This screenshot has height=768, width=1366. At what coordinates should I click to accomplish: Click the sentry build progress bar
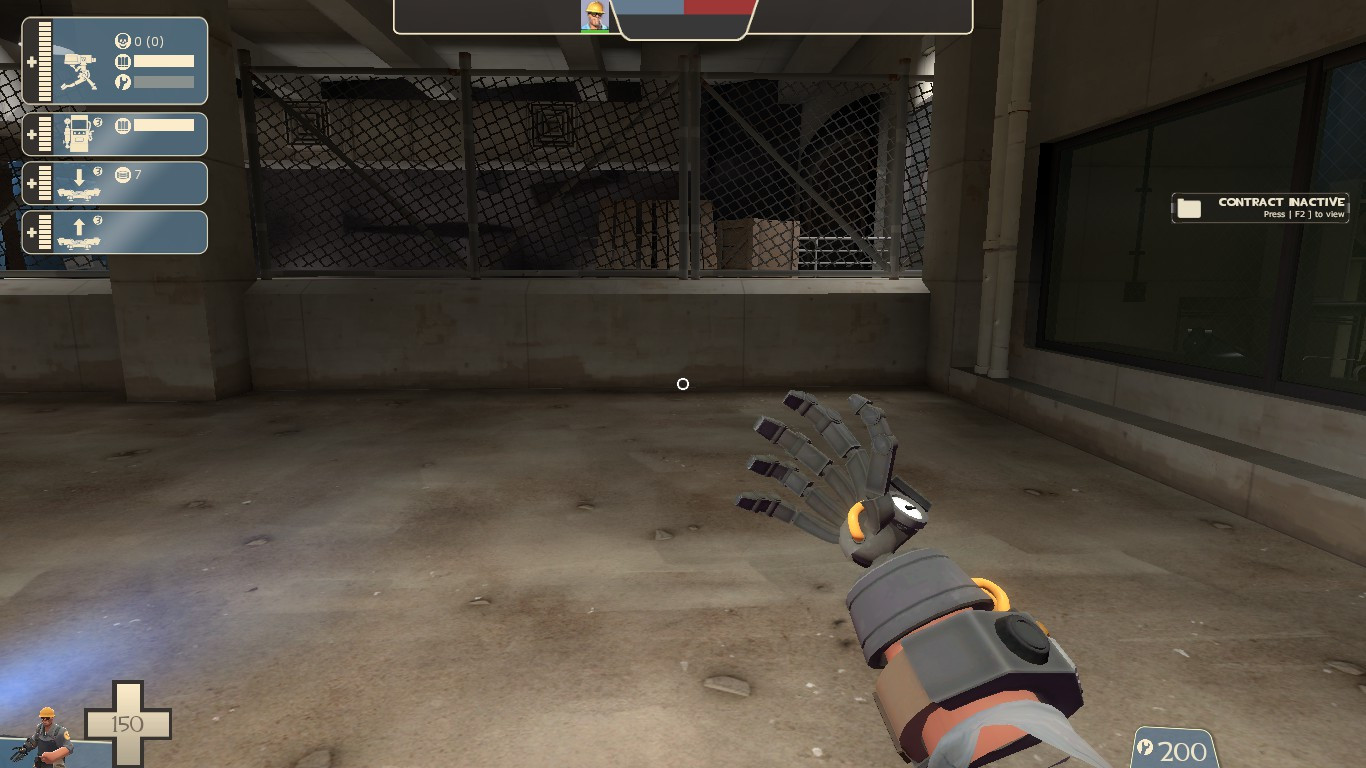(x=164, y=81)
